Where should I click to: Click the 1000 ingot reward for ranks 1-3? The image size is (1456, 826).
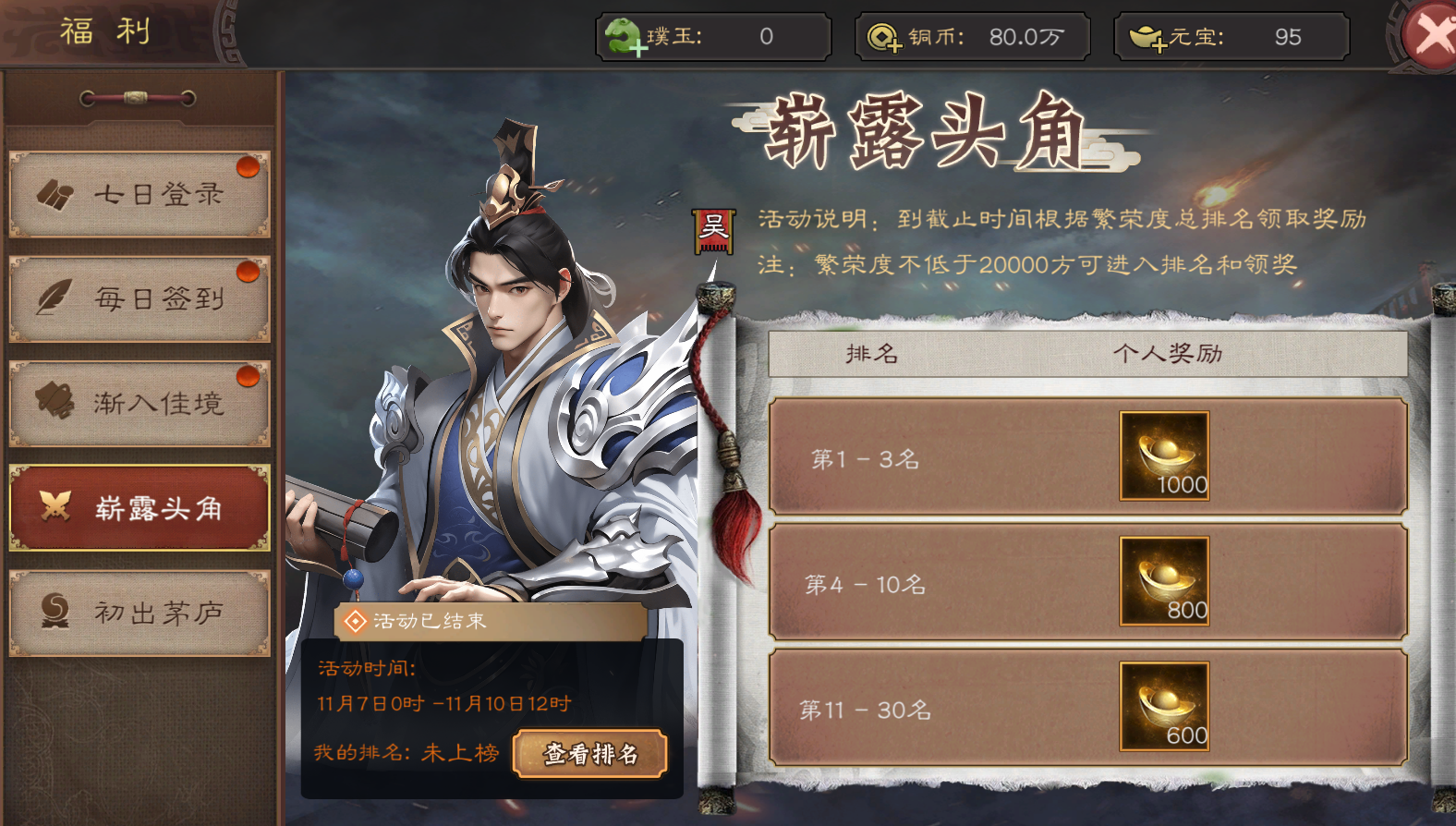pos(1163,457)
